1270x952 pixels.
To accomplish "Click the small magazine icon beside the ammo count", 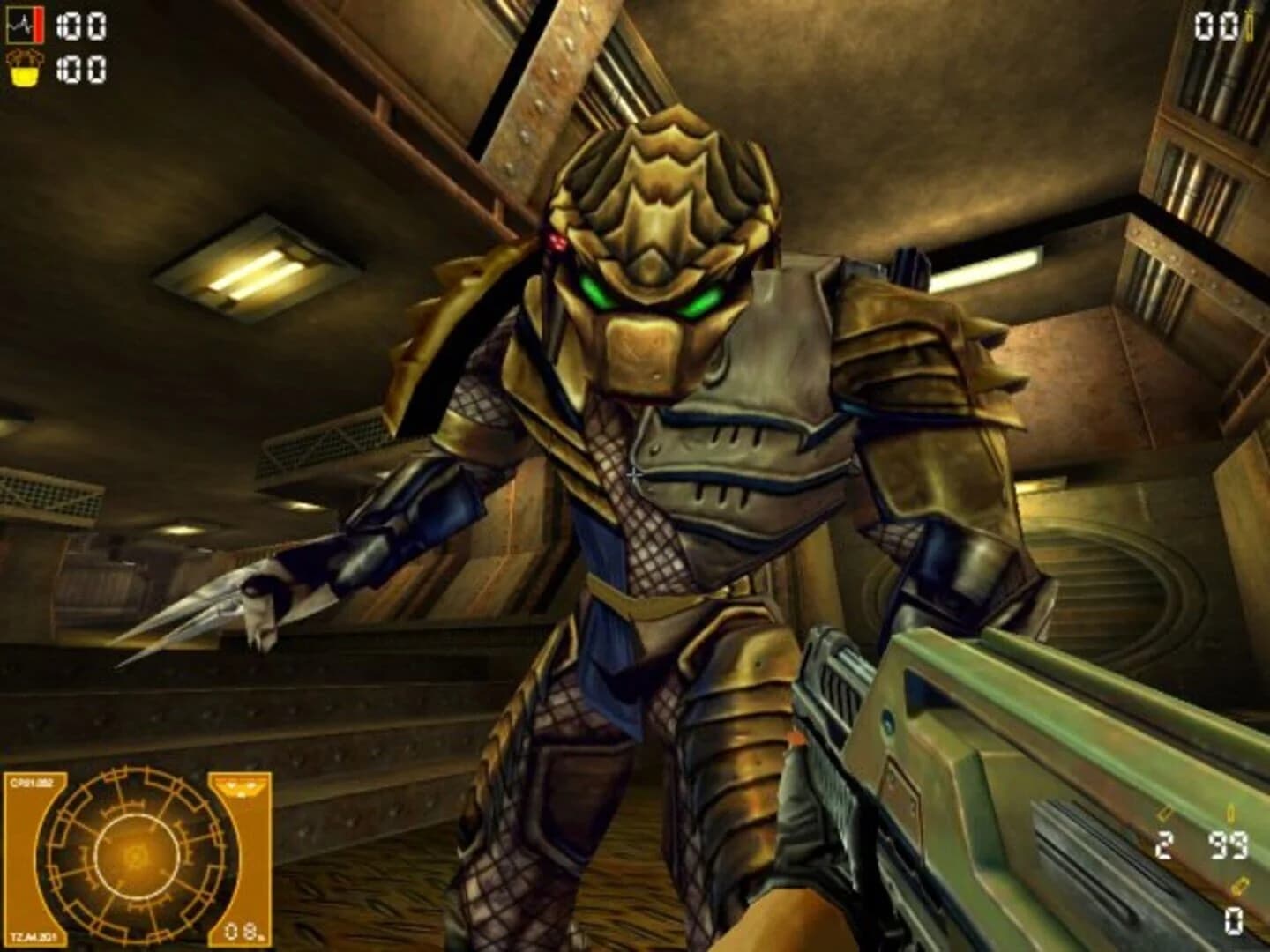I will click(1164, 812).
